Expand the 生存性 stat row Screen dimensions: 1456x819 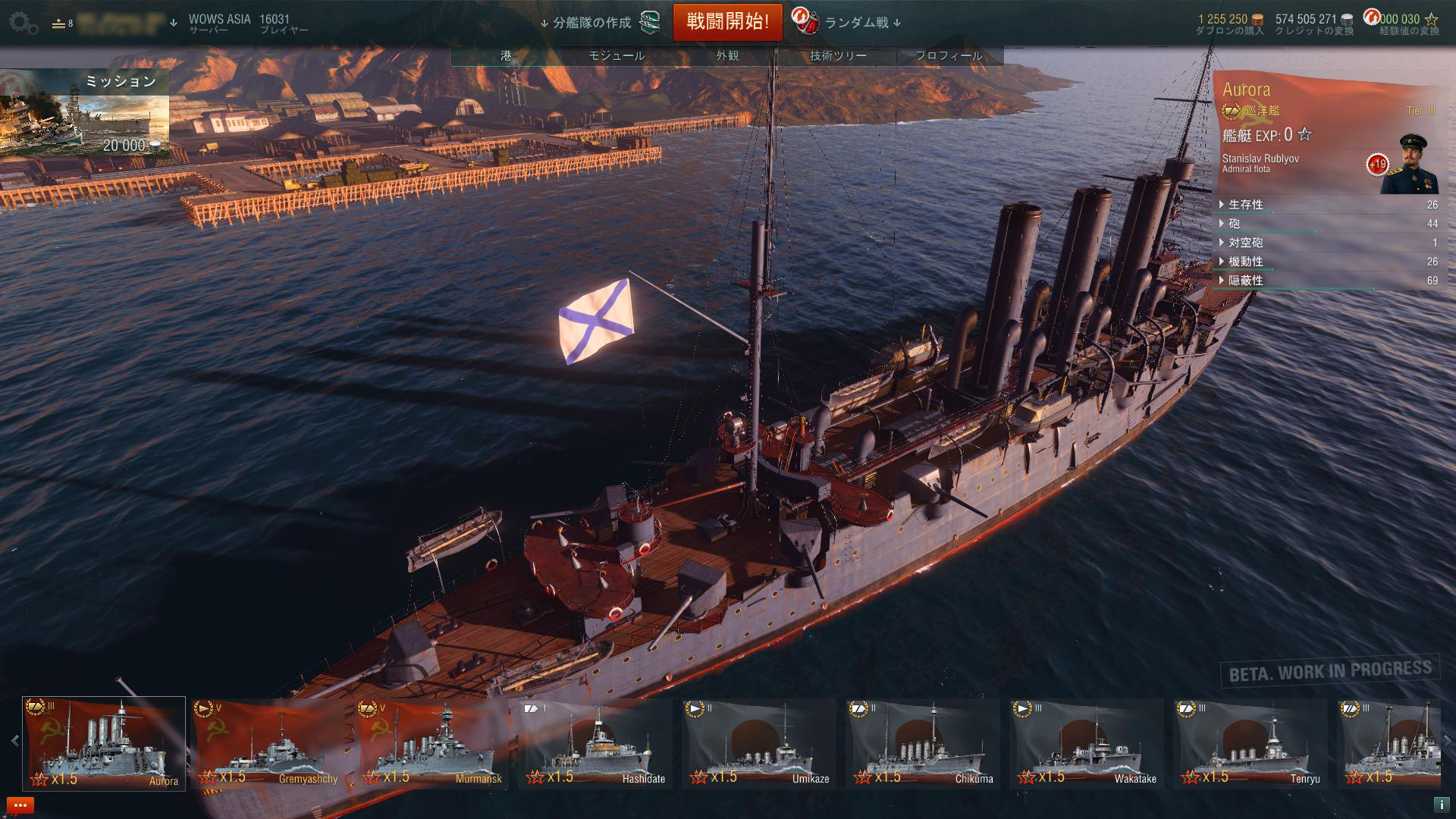(1246, 205)
